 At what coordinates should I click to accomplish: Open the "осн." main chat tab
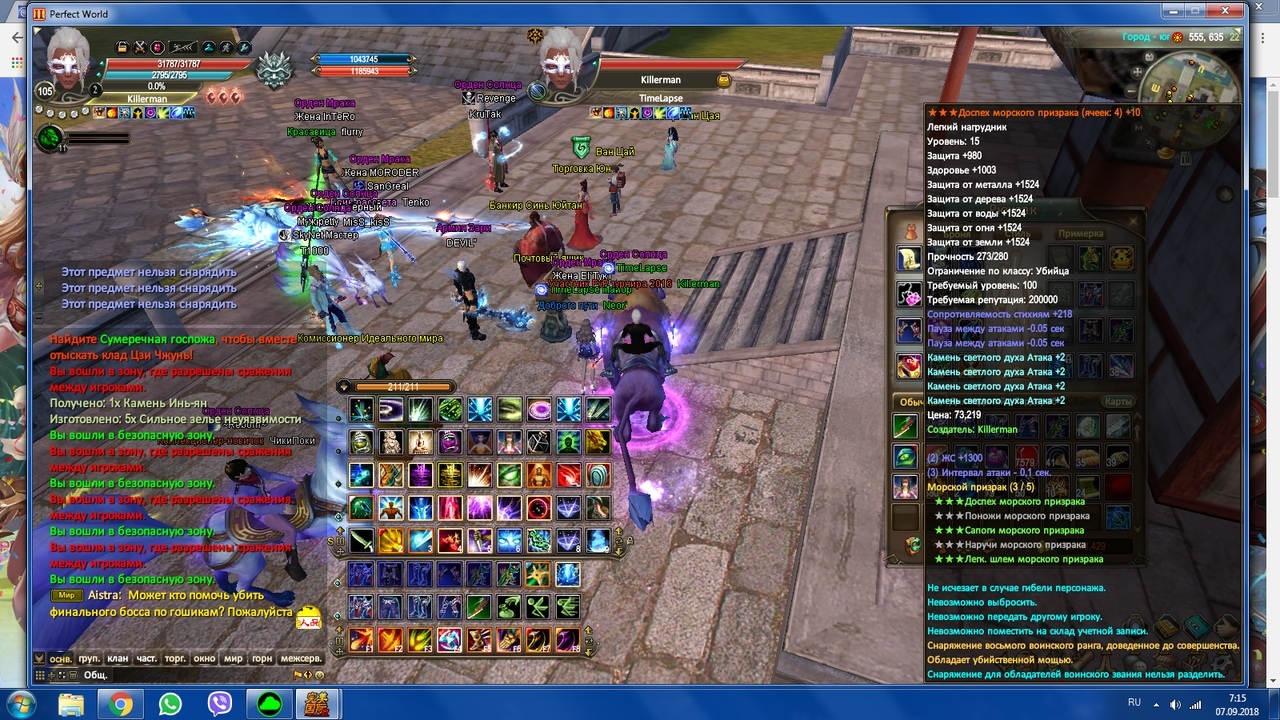tap(61, 659)
